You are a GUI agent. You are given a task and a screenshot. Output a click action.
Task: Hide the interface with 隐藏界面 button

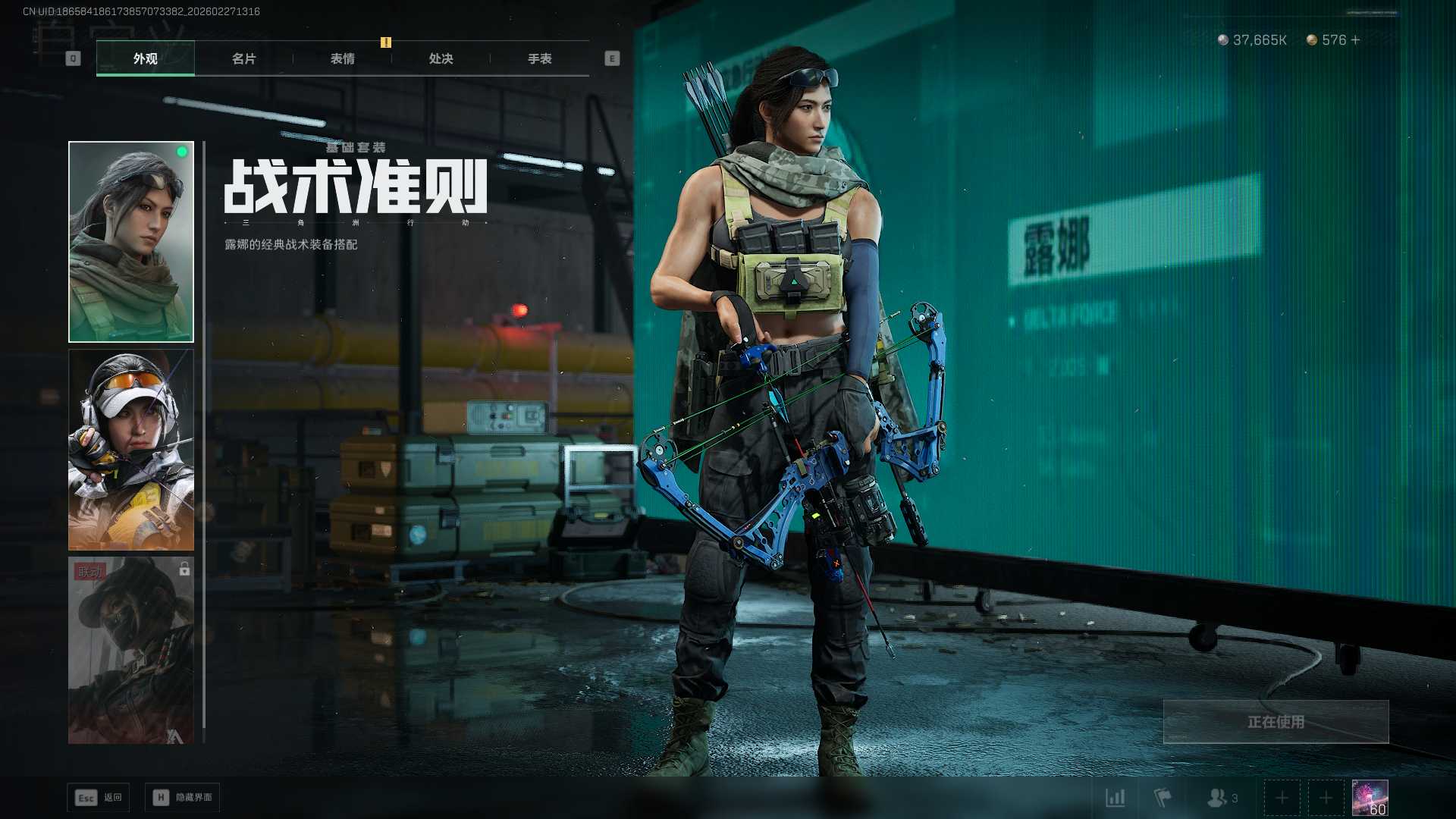pyautogui.click(x=183, y=797)
